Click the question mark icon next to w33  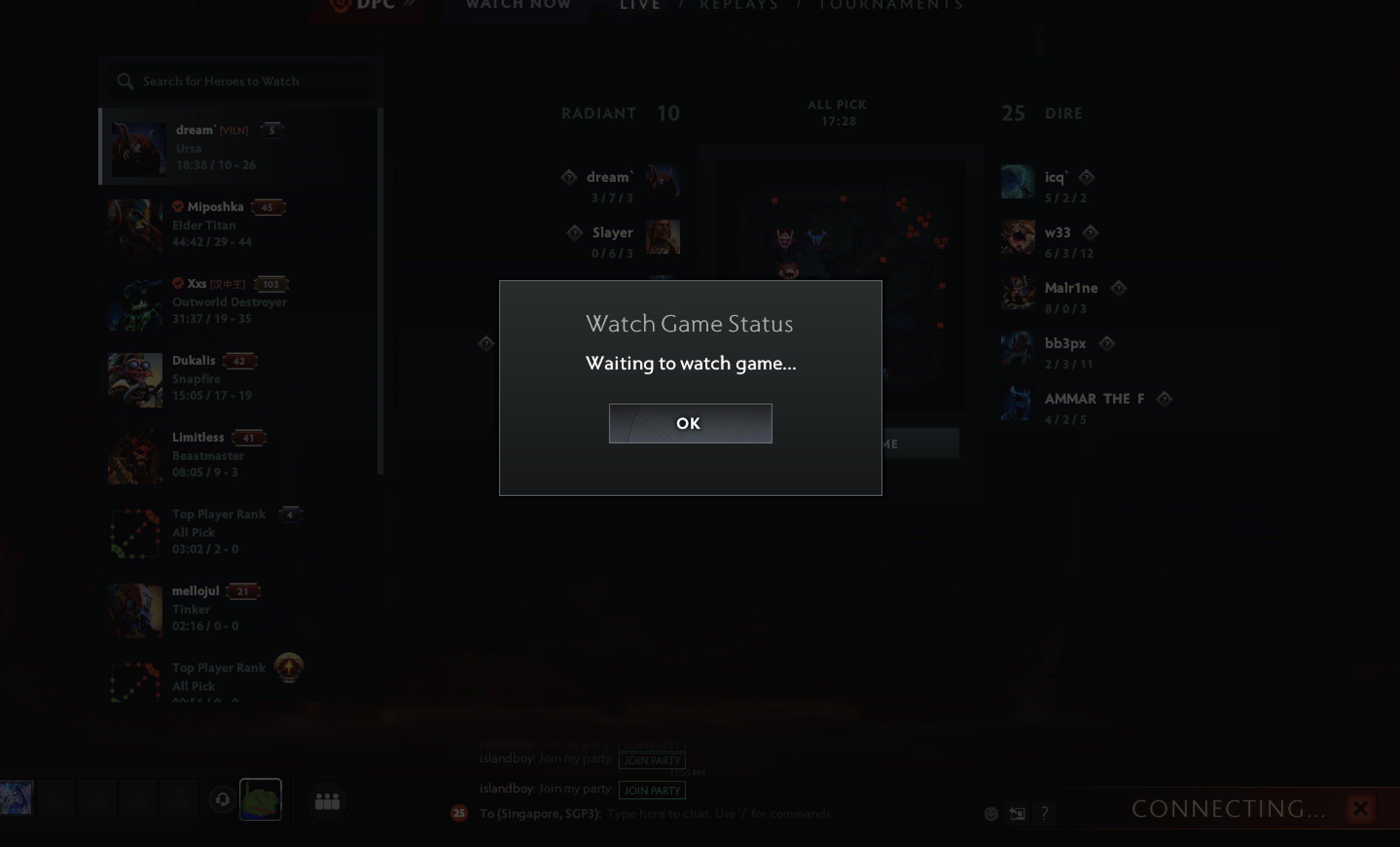(x=1092, y=233)
